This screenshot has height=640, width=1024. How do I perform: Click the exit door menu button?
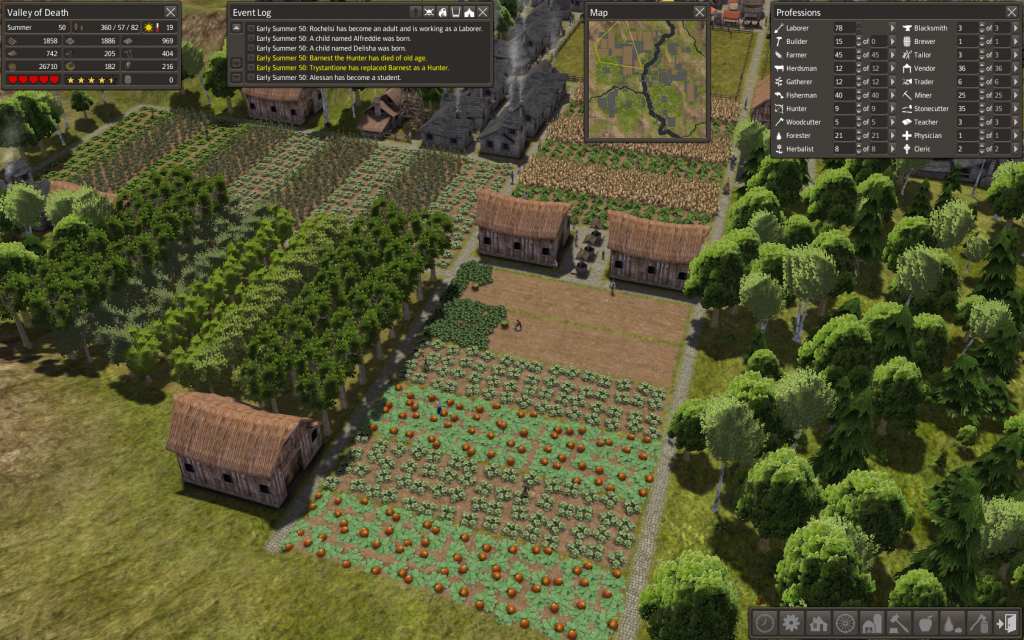tap(1006, 622)
